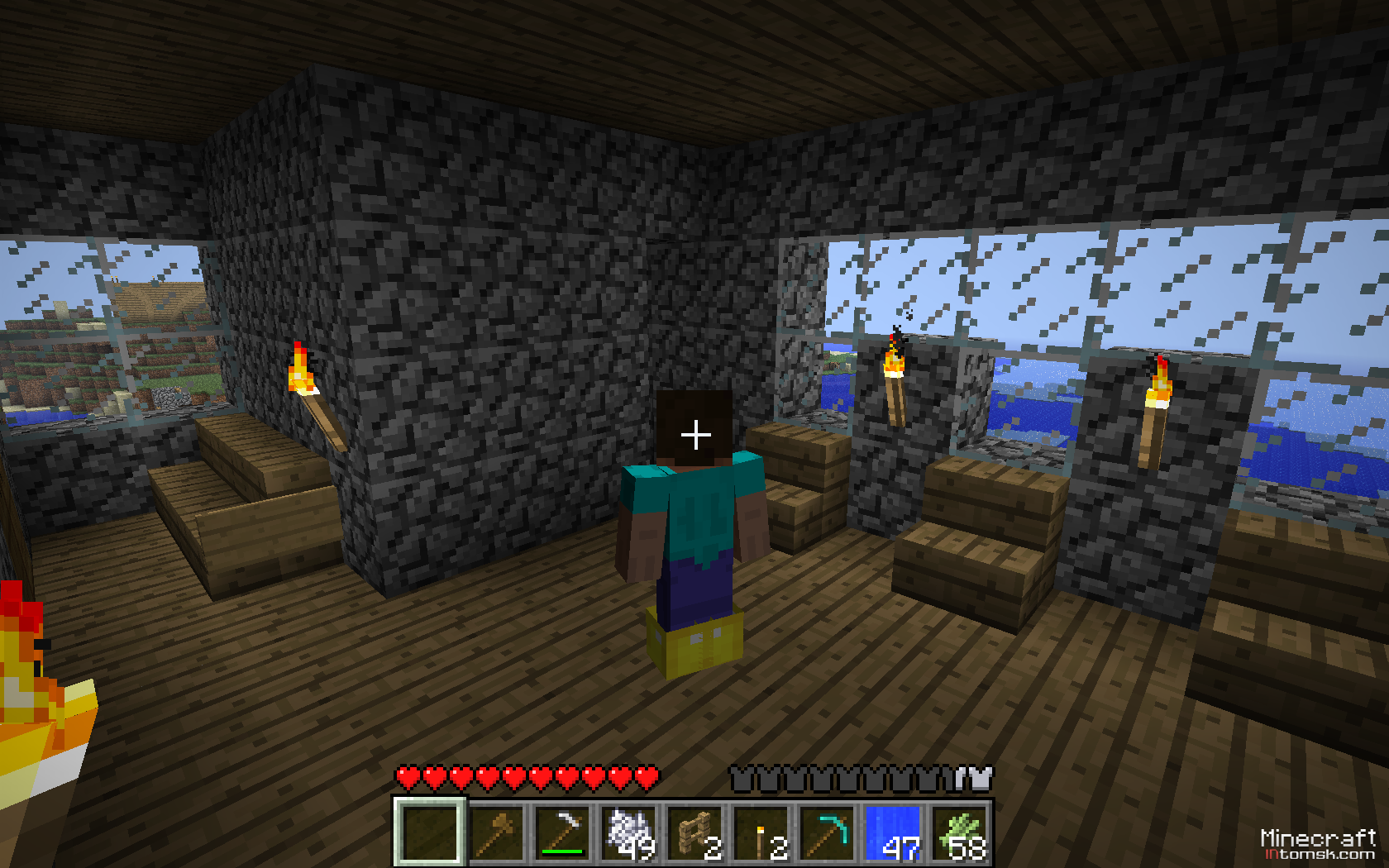The width and height of the screenshot is (1389, 868).
Task: Choose the iron hoe with durability bar
Action: (561, 832)
